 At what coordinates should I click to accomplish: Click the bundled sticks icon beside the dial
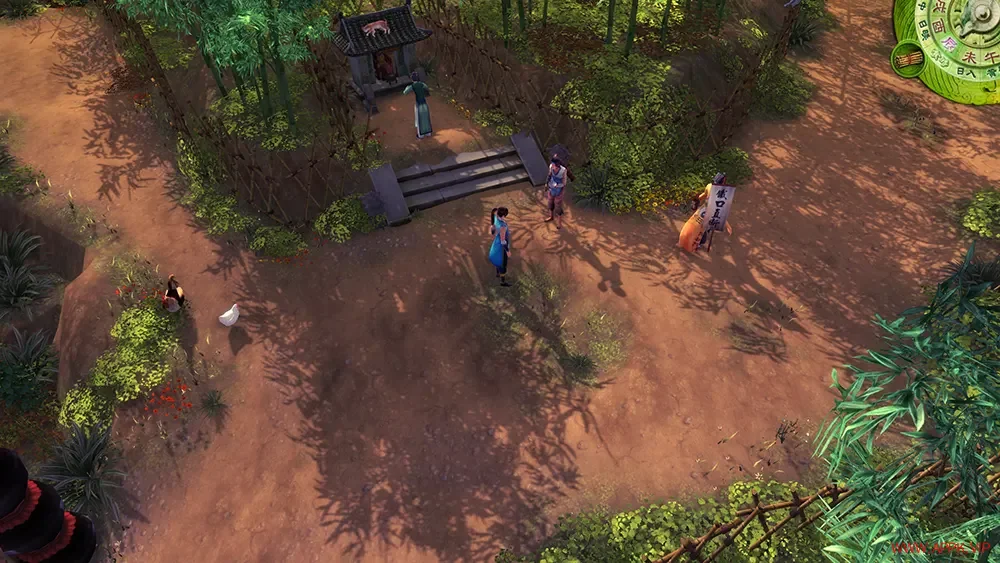click(x=908, y=59)
